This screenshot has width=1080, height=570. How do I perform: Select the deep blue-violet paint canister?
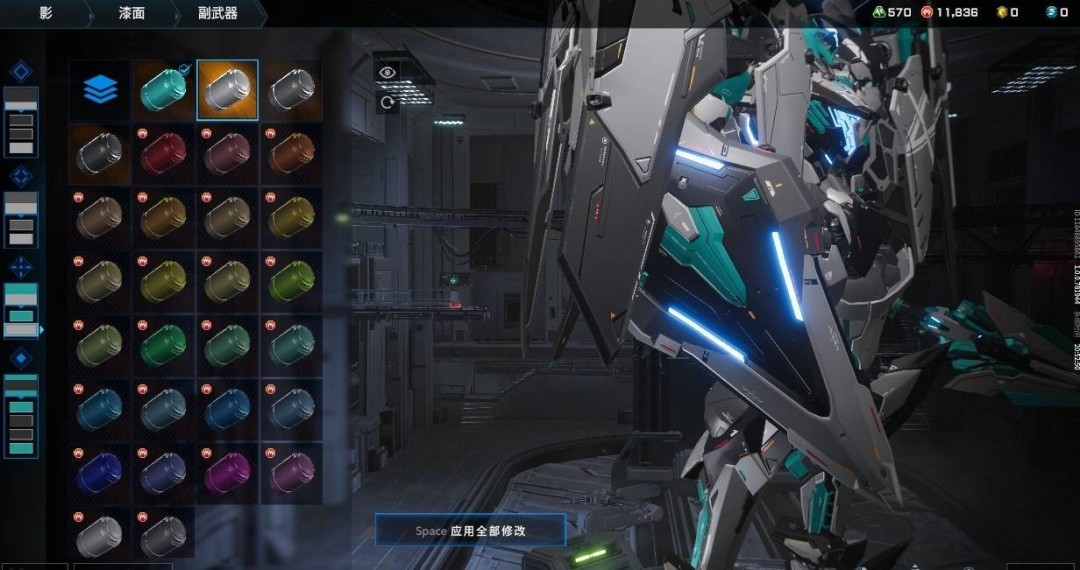click(100, 469)
